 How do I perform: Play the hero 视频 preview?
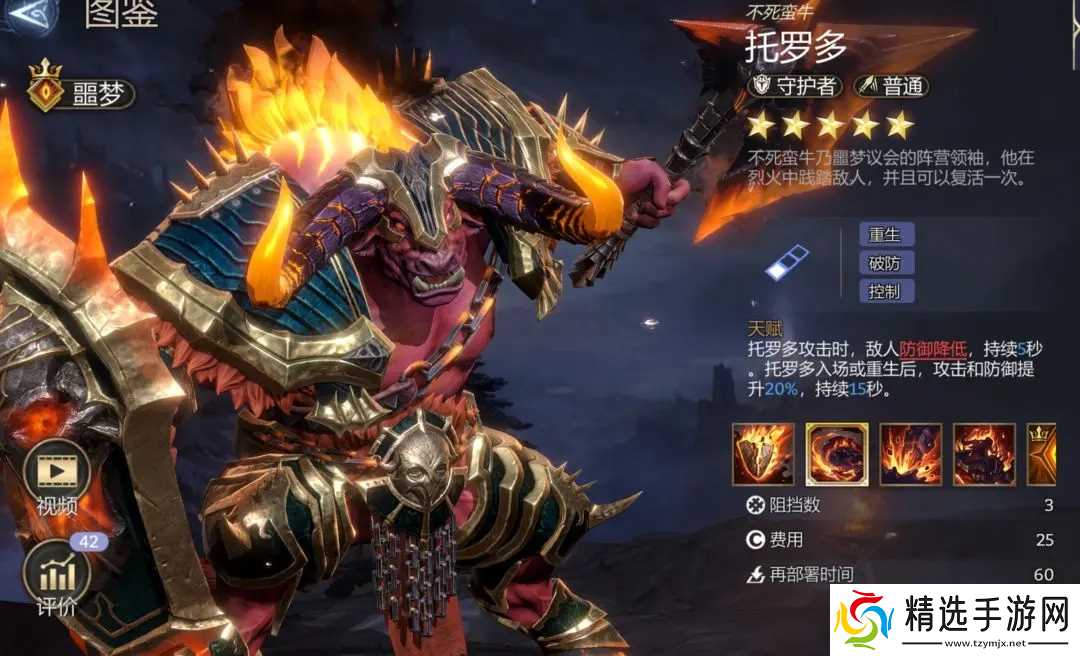click(x=57, y=480)
